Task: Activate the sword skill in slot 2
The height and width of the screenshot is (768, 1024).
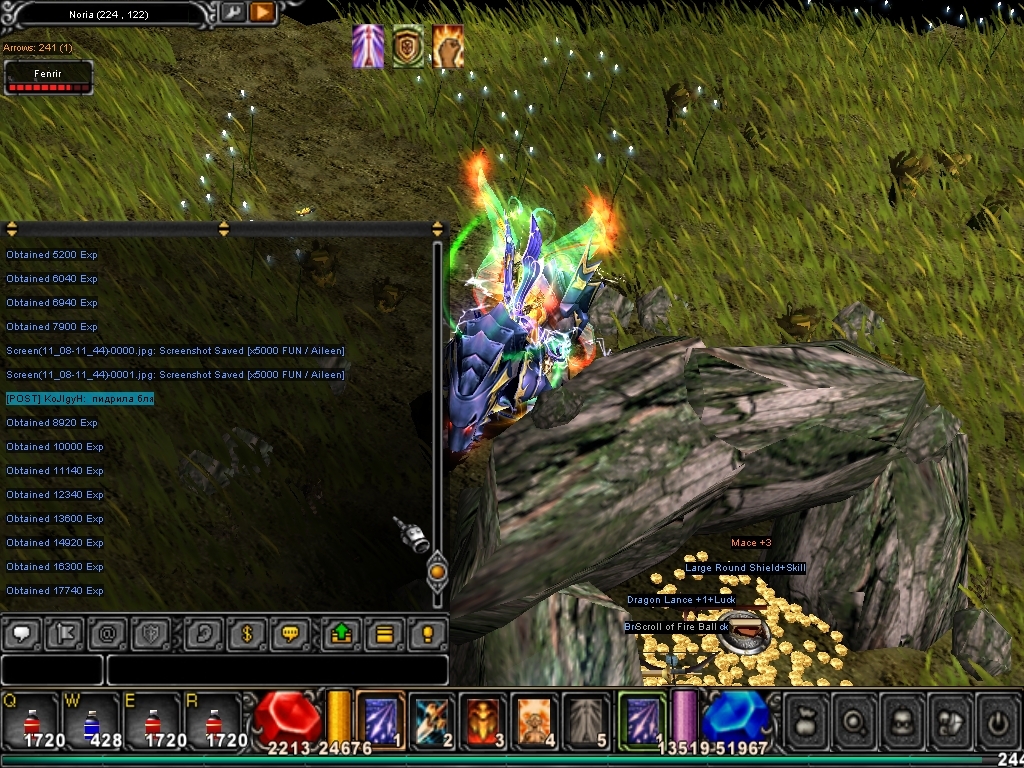Action: [432, 718]
